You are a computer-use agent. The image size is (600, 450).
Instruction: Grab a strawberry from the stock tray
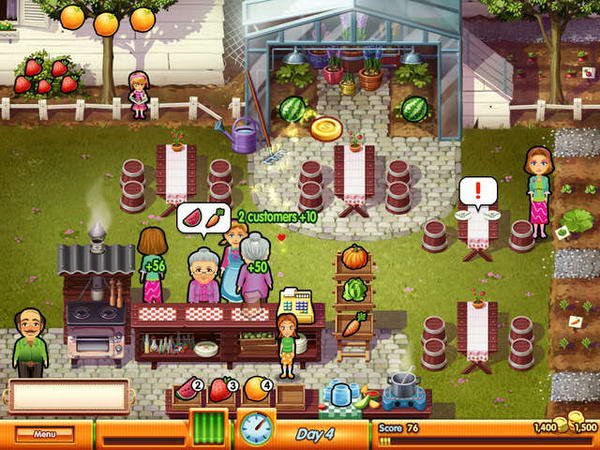point(220,389)
